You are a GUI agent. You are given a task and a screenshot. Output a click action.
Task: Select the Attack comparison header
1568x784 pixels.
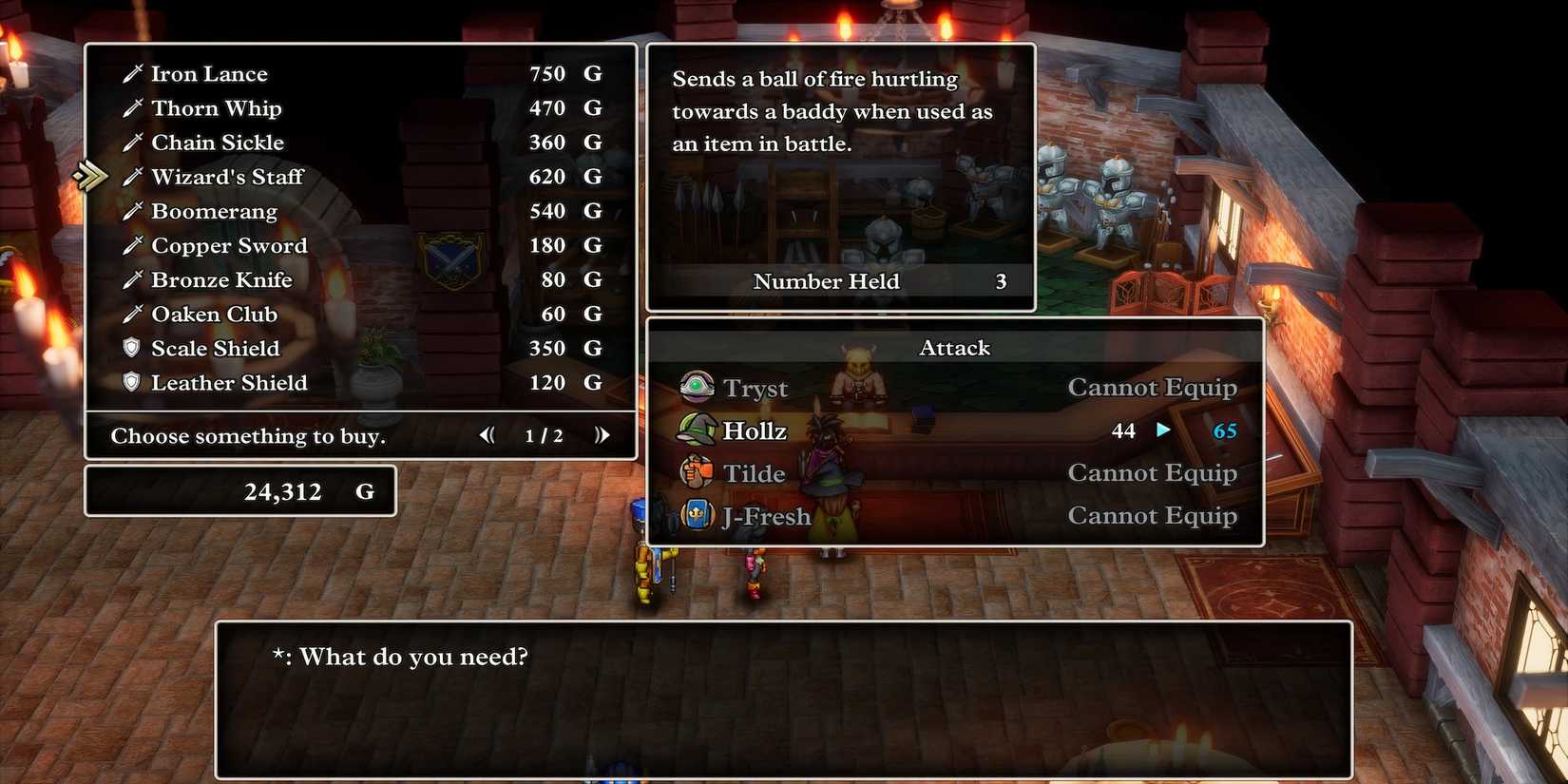tap(954, 348)
